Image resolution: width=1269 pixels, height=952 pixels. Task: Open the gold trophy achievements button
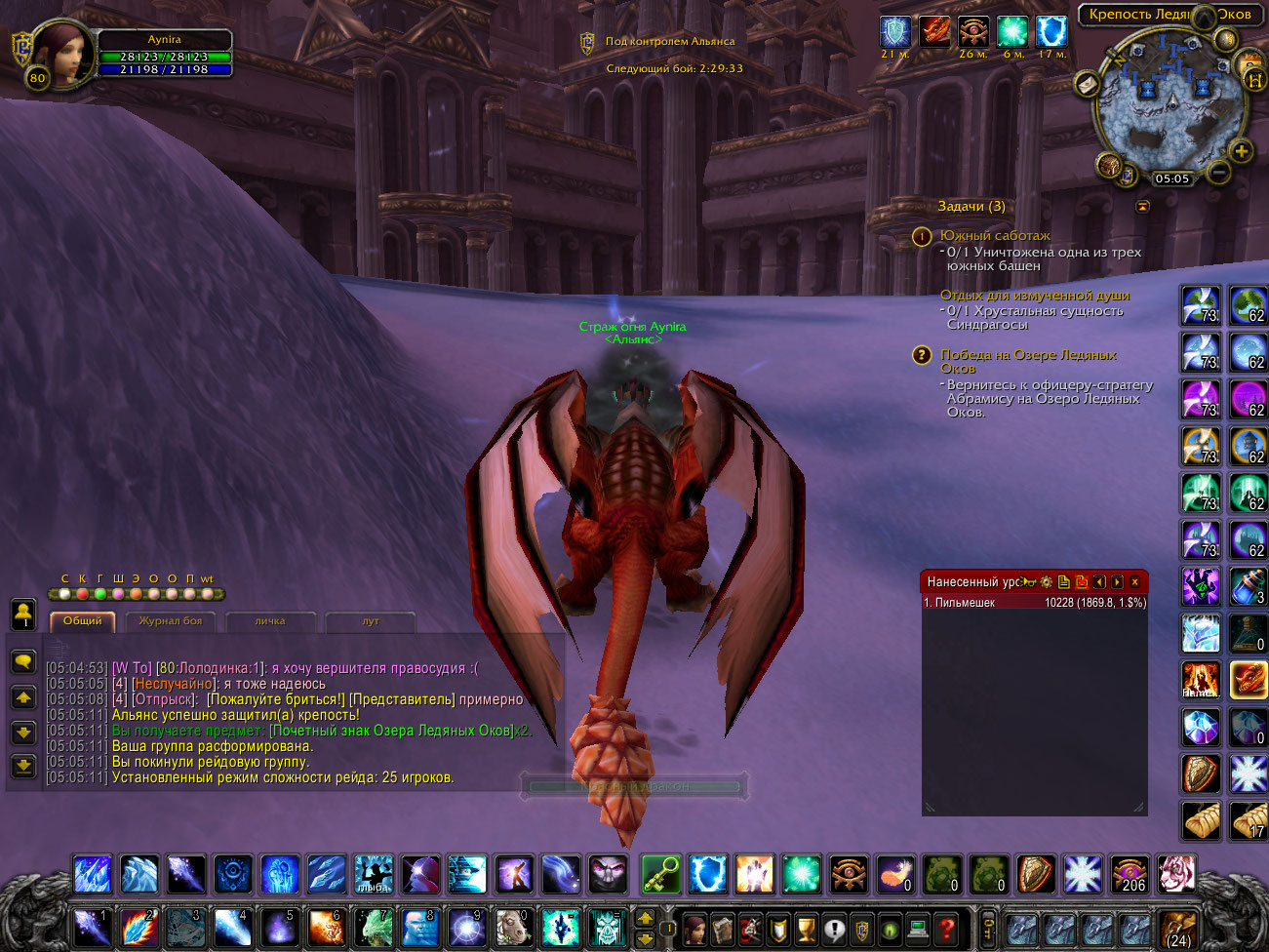click(806, 928)
